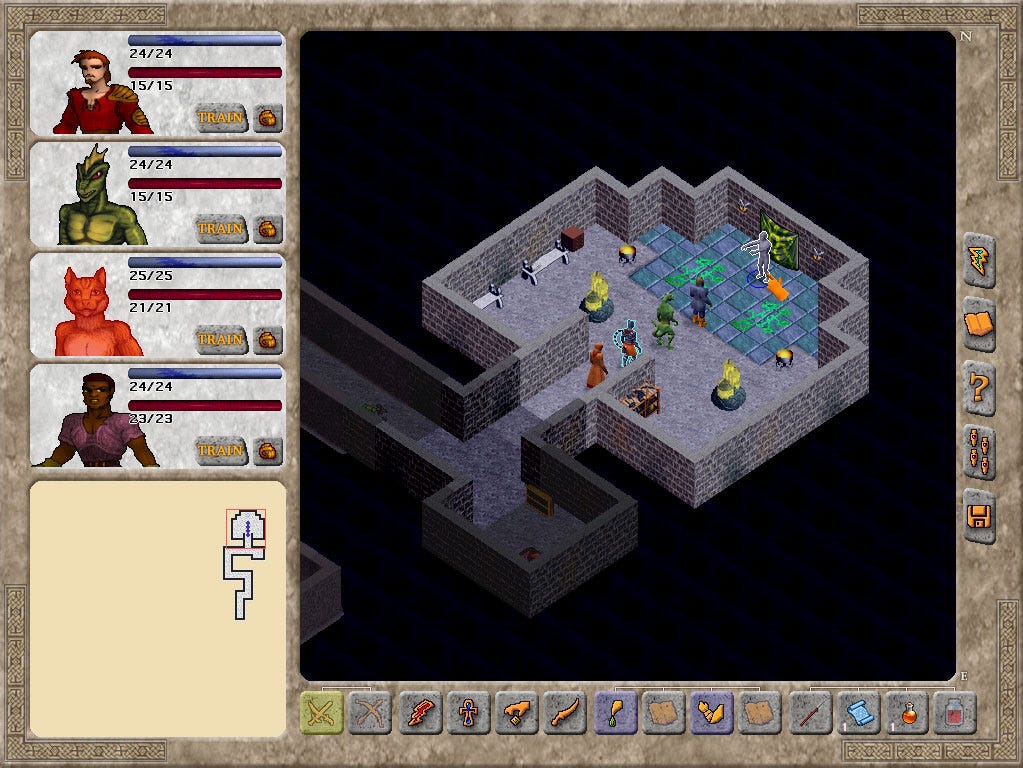Train the orange cat character
The height and width of the screenshot is (768, 1023).
pyautogui.click(x=220, y=339)
